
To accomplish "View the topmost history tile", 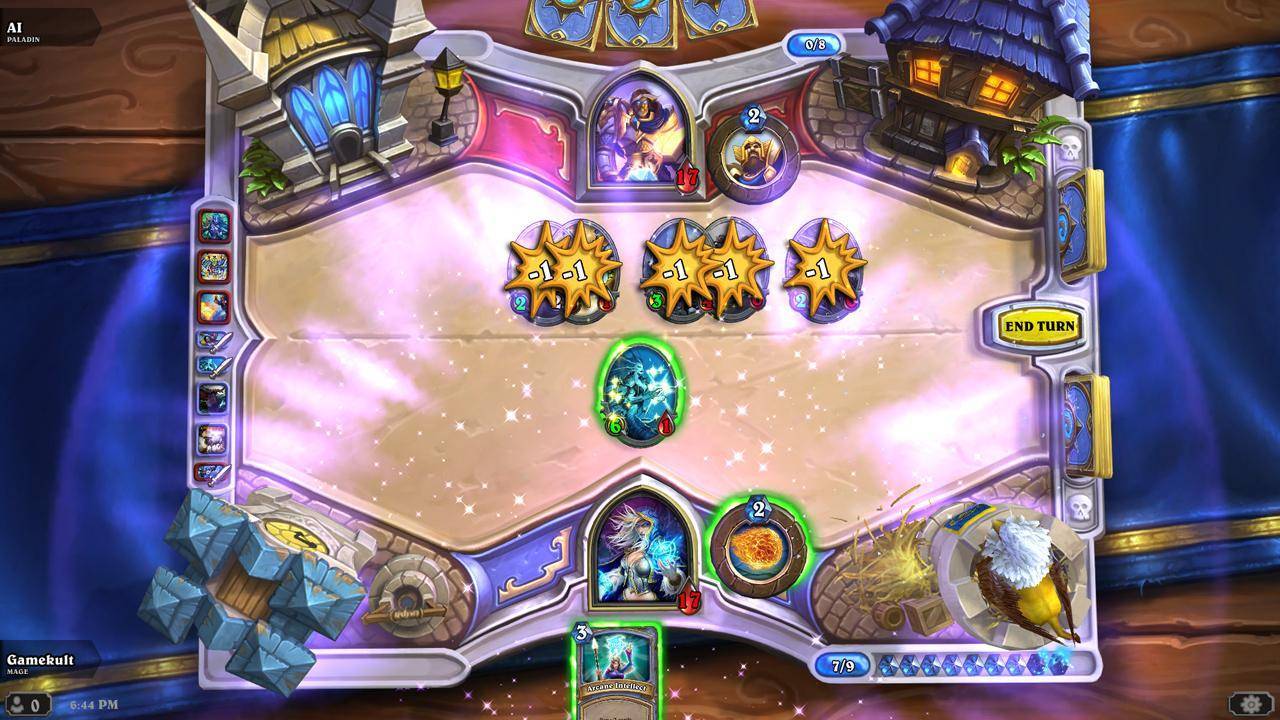I will (x=214, y=225).
